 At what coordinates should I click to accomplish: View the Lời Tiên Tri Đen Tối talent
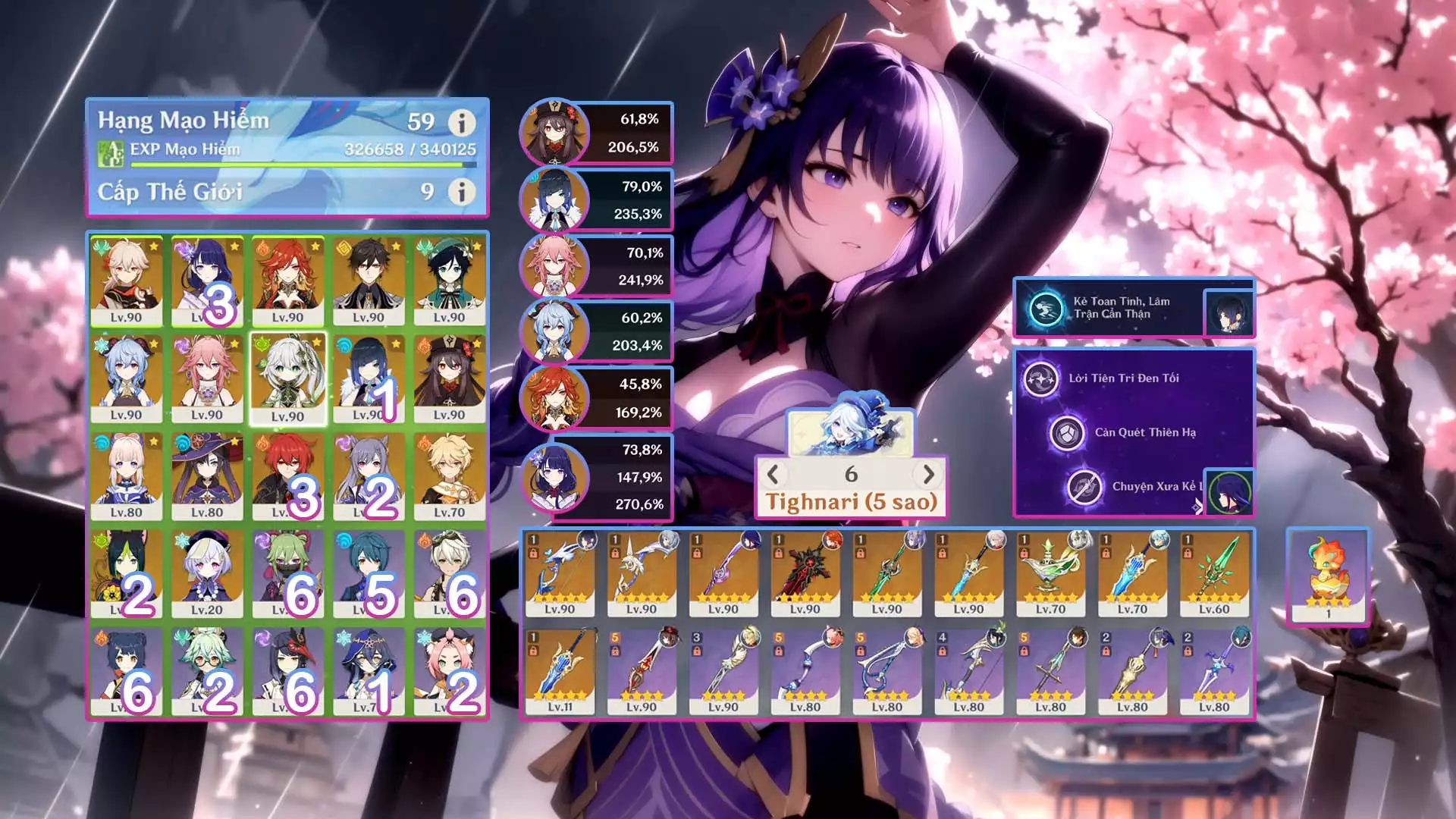pos(1123,378)
